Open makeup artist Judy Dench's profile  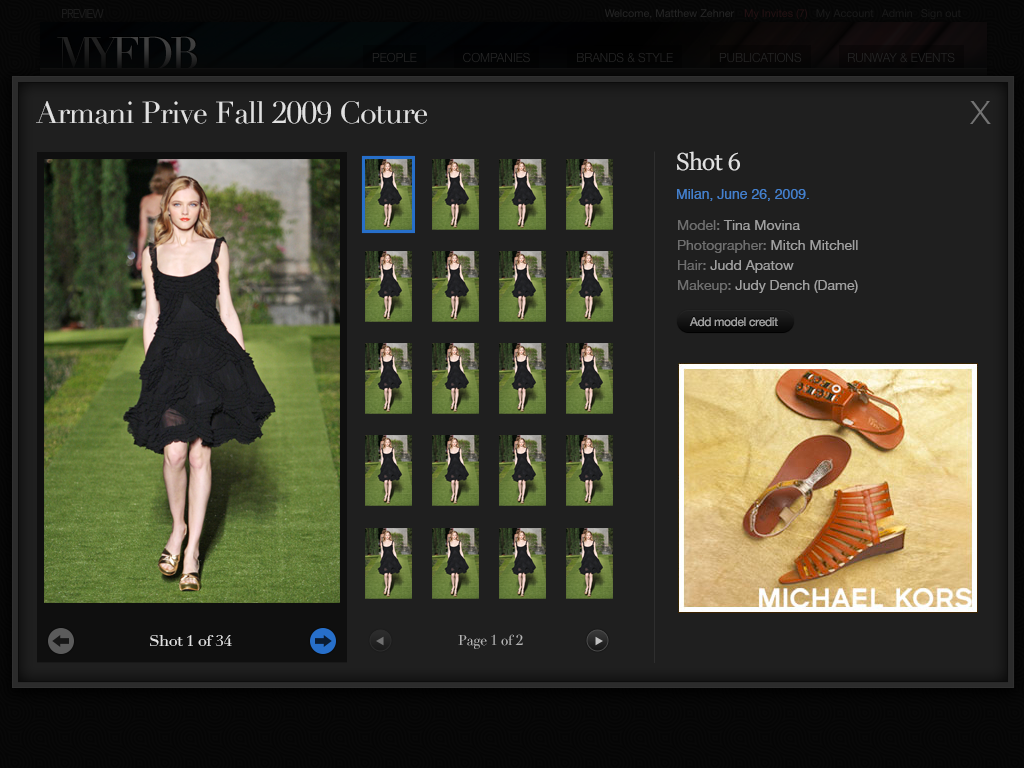click(x=796, y=285)
